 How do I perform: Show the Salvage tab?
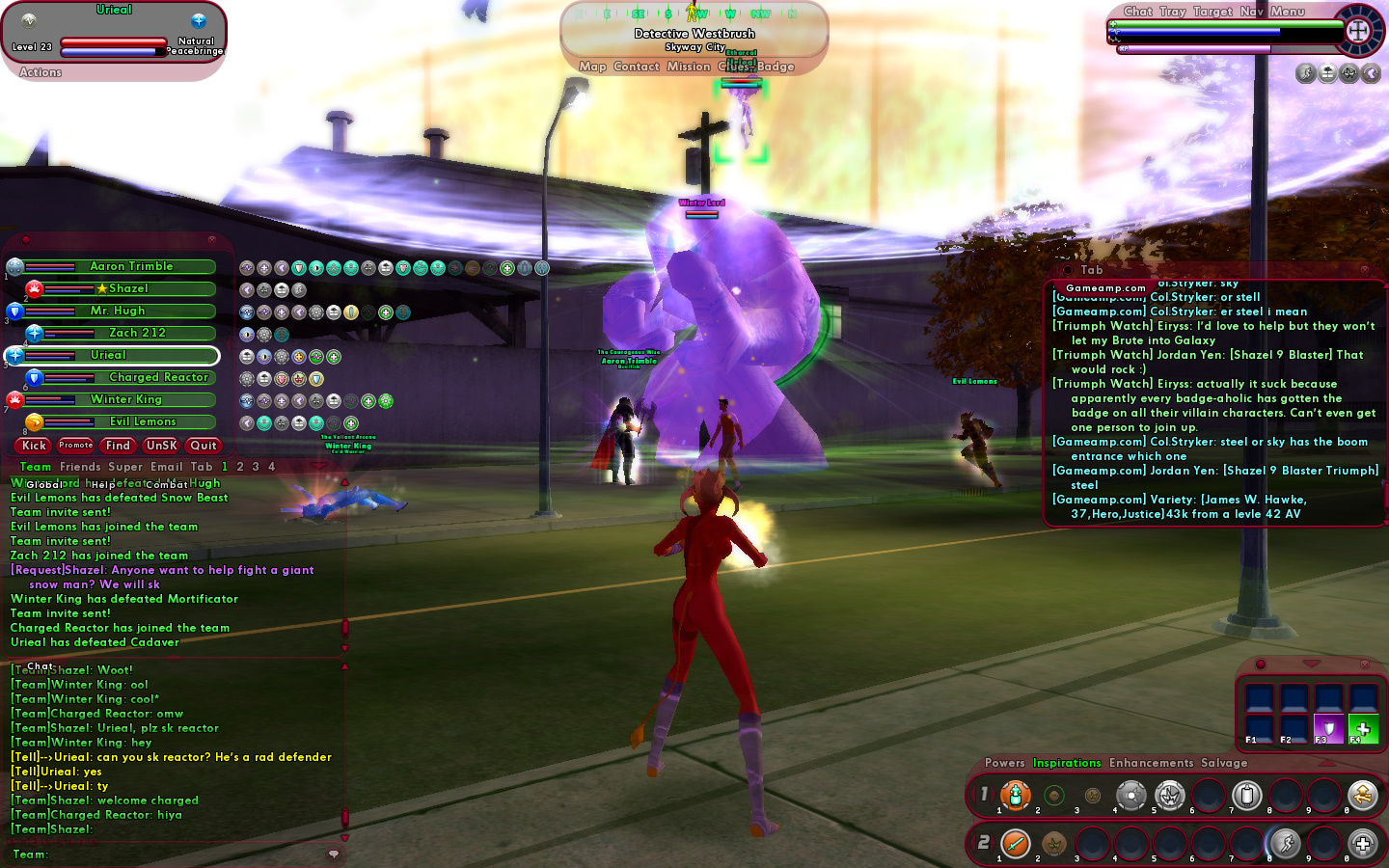click(x=1224, y=763)
